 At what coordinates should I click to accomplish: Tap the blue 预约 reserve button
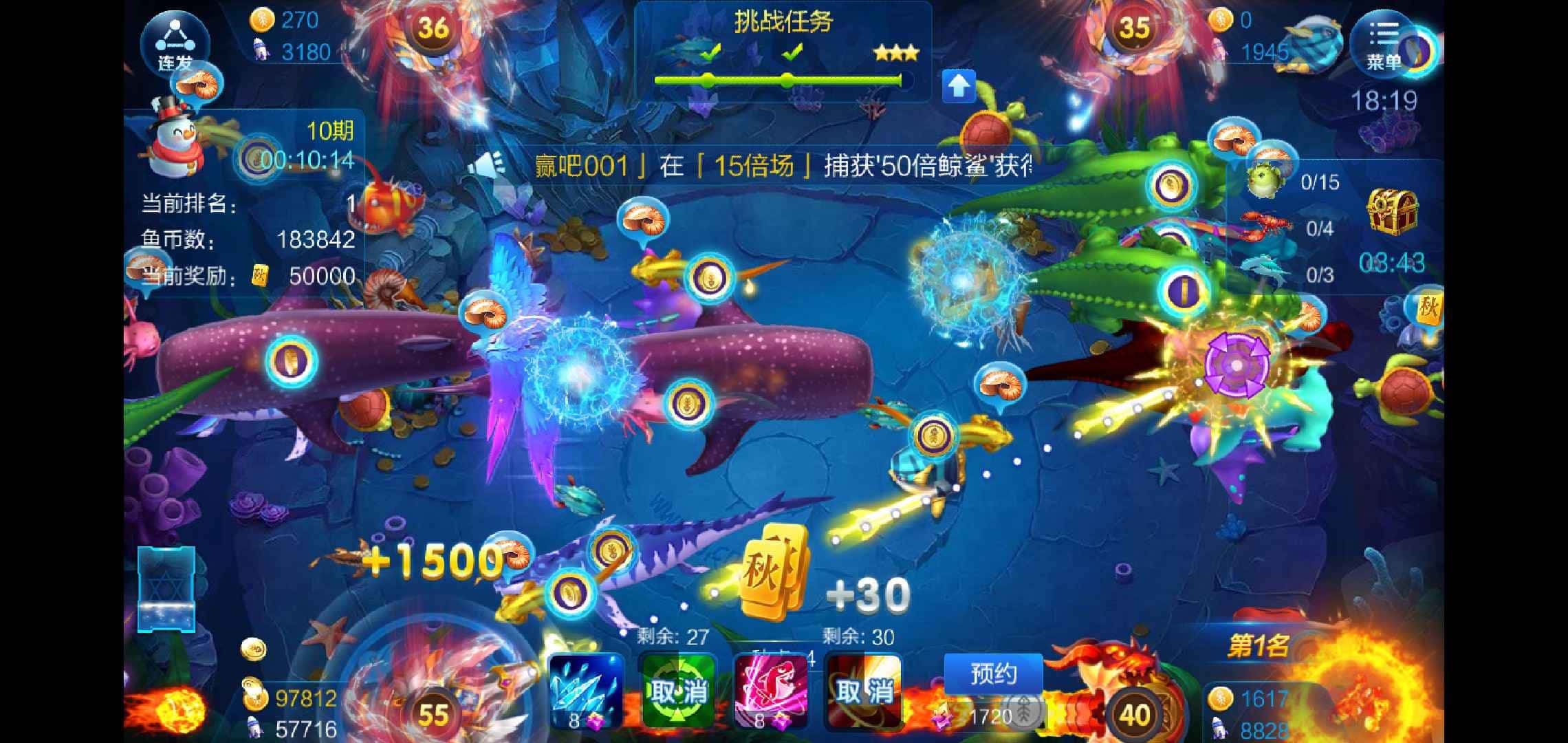[992, 674]
